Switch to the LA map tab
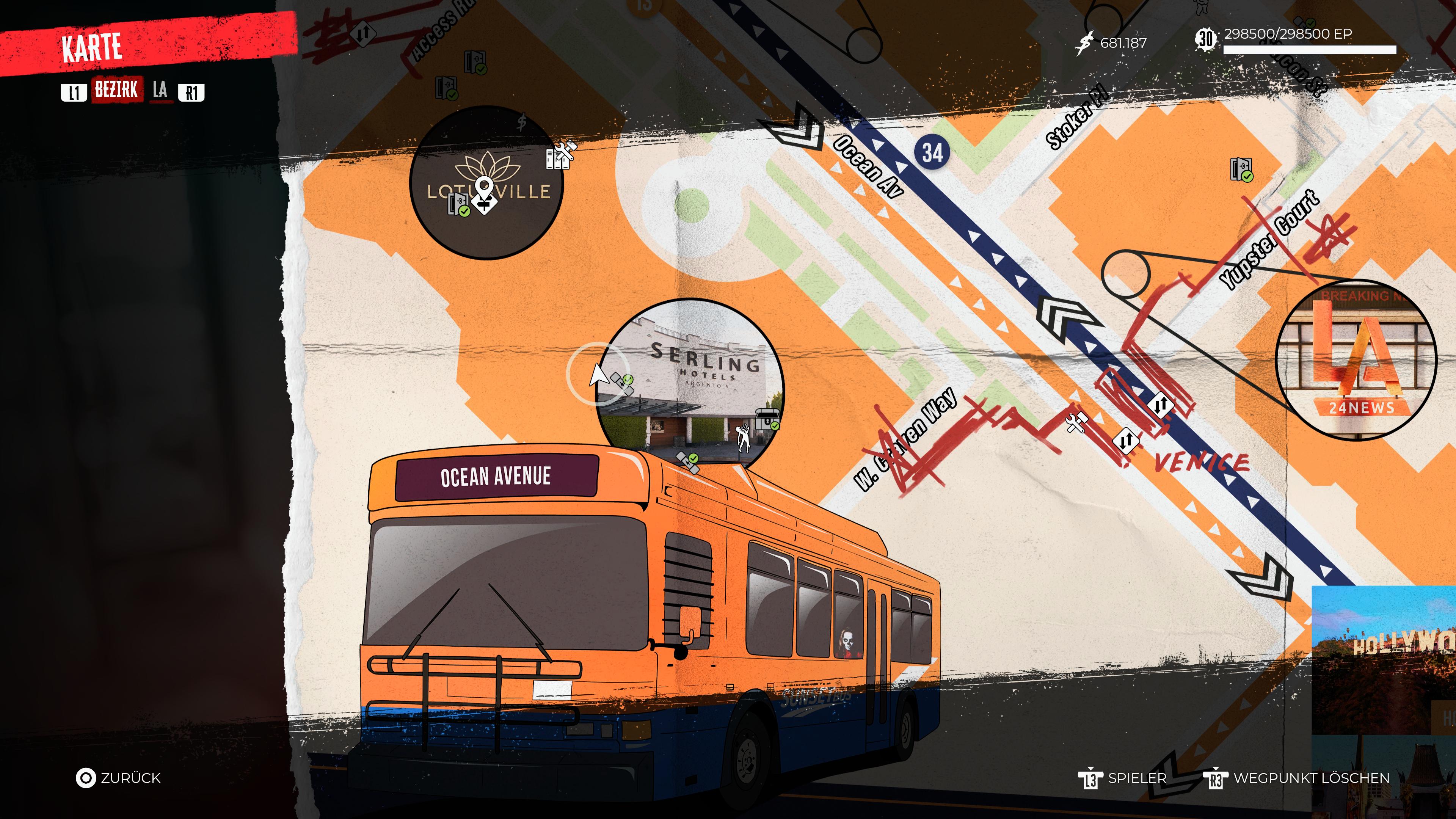 point(160,90)
